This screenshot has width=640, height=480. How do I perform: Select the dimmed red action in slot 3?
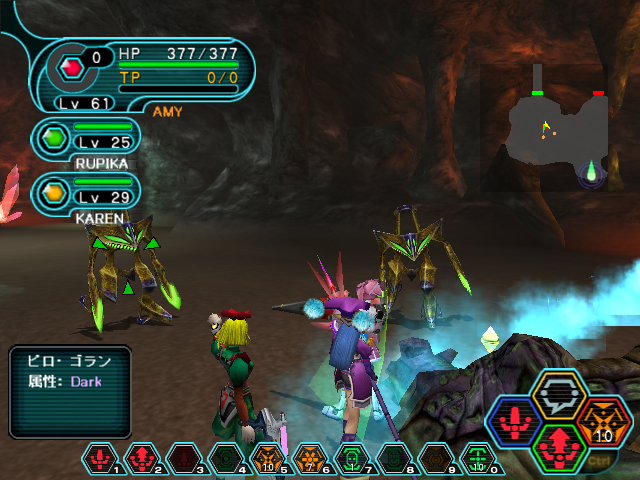(184, 458)
